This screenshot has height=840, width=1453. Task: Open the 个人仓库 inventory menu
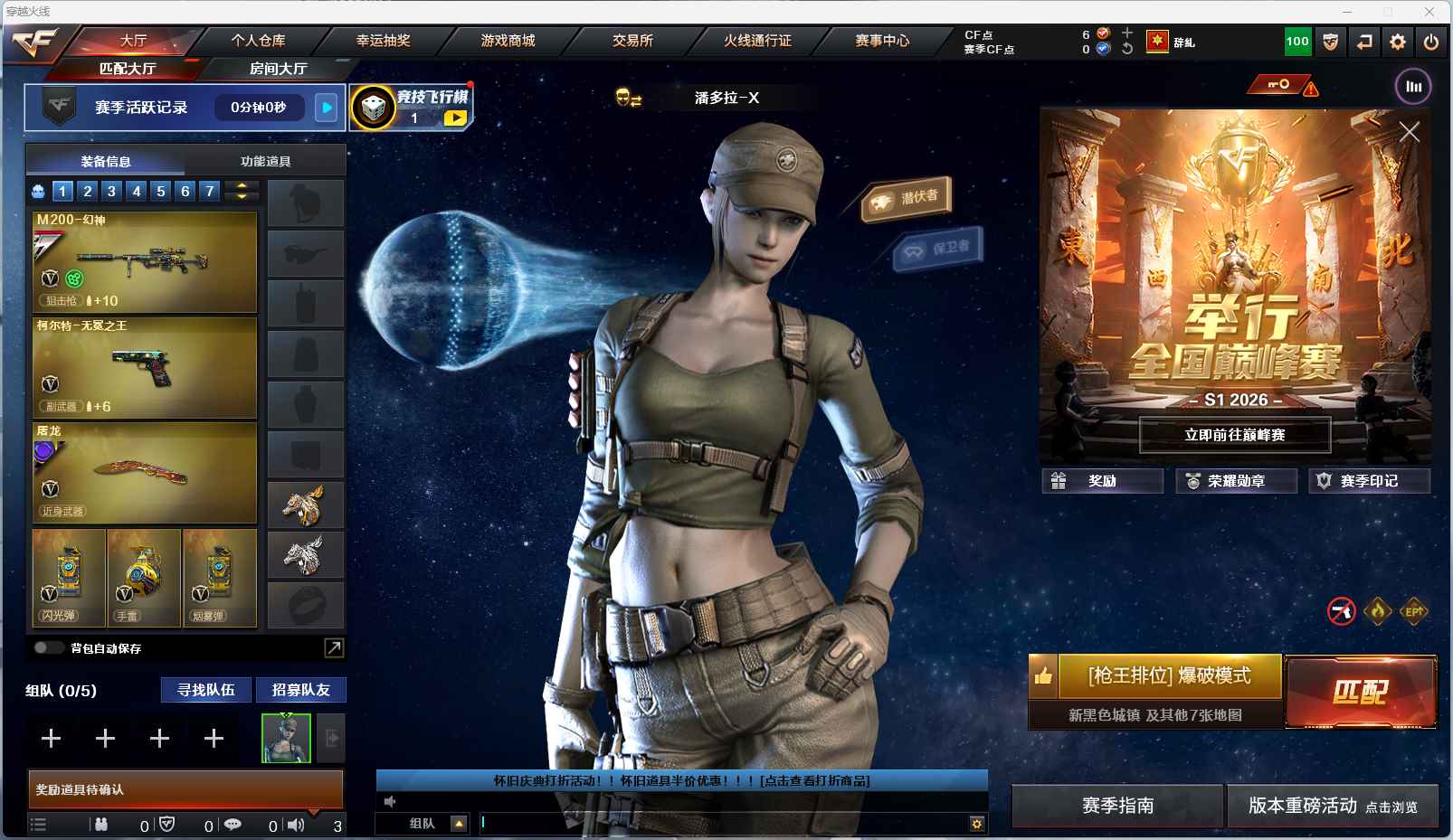(x=258, y=41)
